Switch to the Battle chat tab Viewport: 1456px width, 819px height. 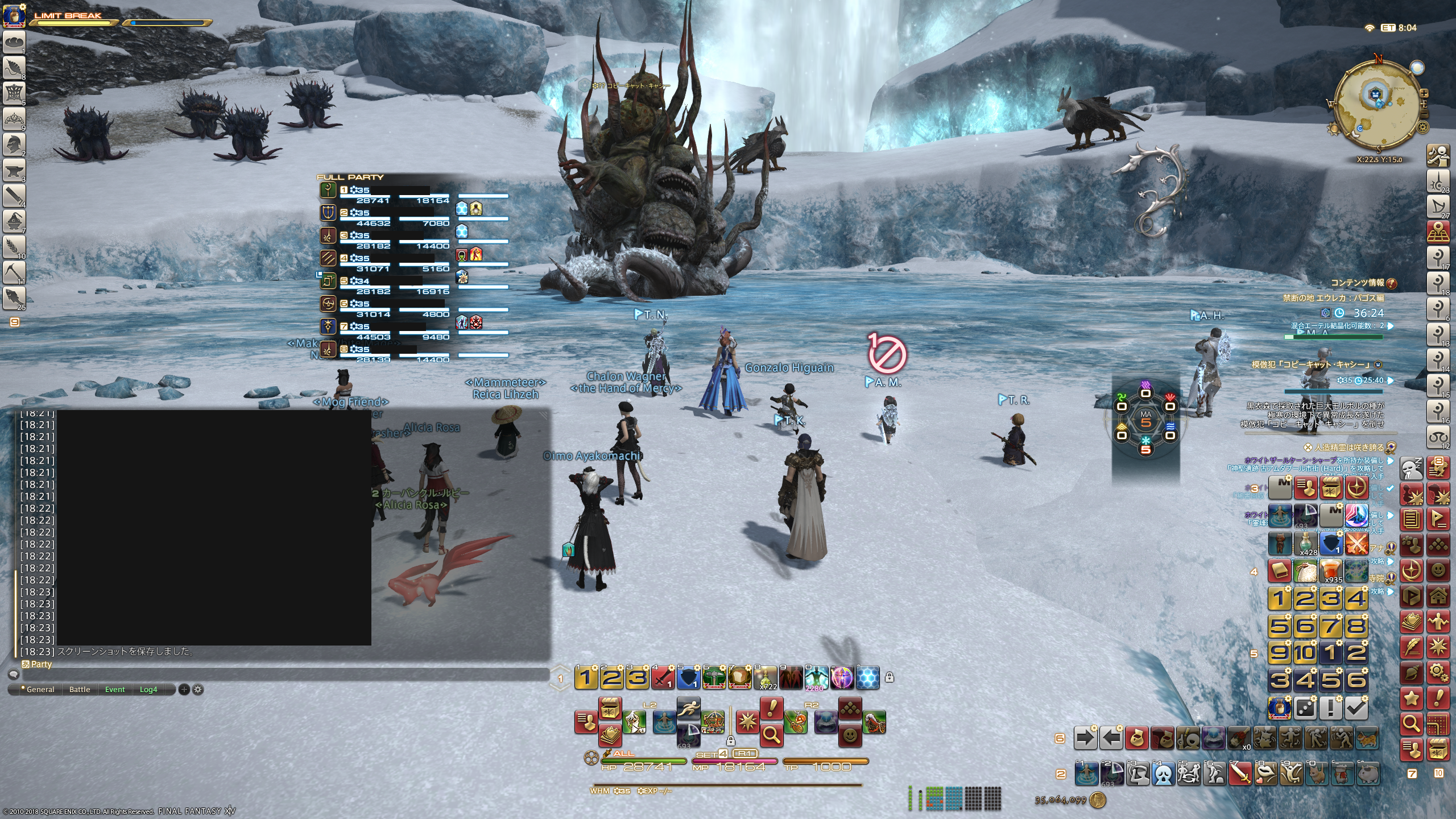[x=80, y=689]
